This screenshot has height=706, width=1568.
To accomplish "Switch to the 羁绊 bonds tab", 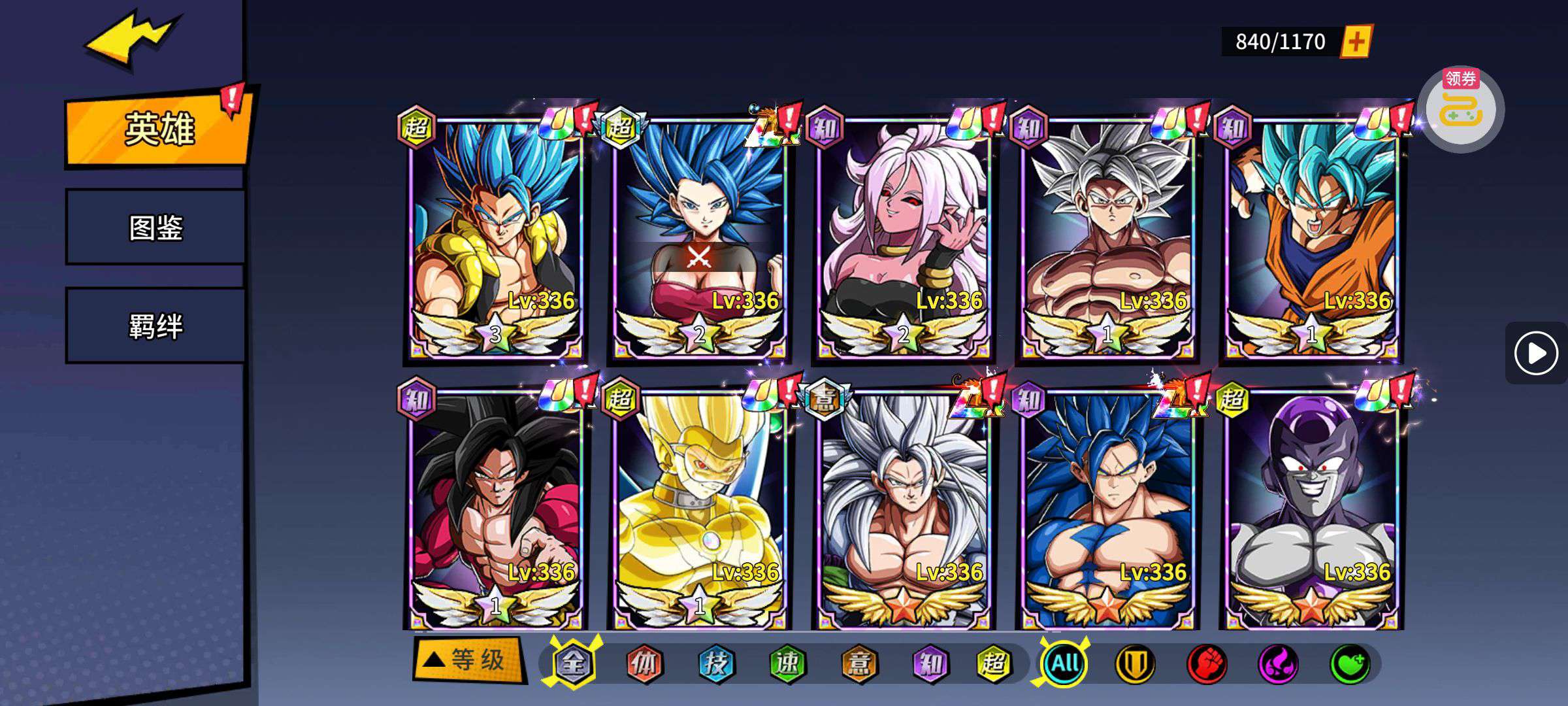I will click(155, 326).
